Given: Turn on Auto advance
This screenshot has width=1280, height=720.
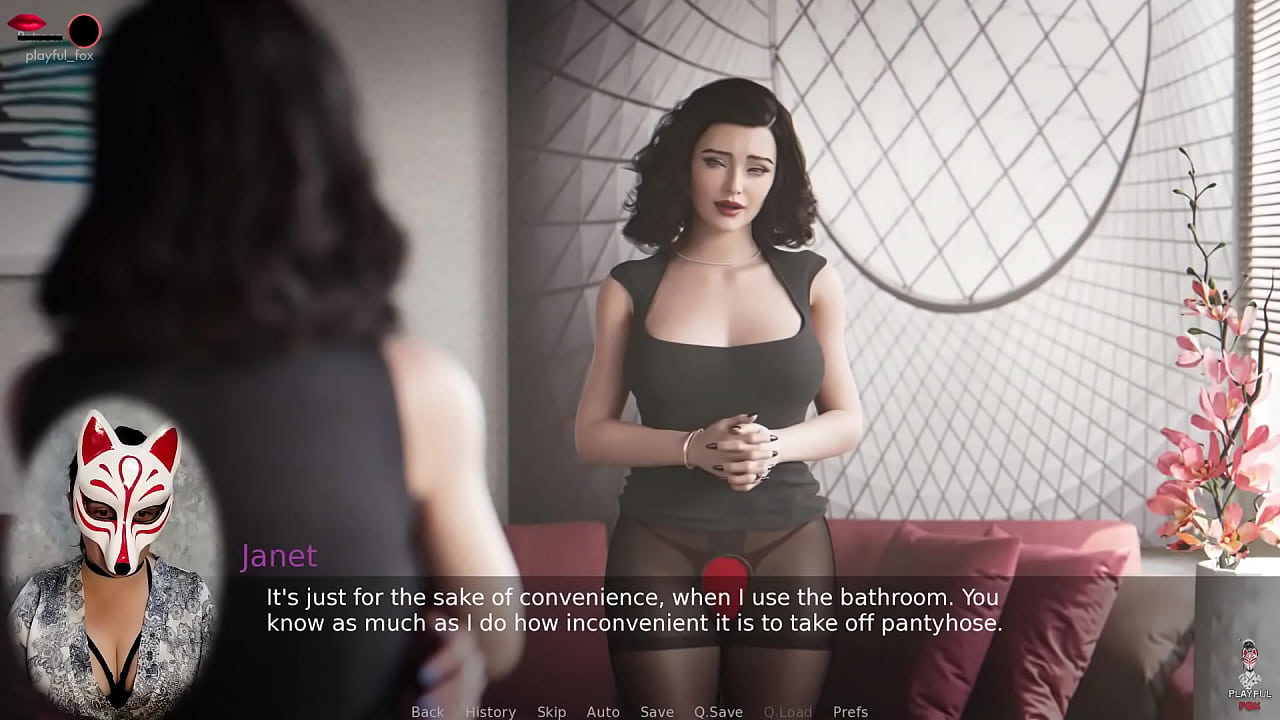Looking at the screenshot, I should click(603, 712).
